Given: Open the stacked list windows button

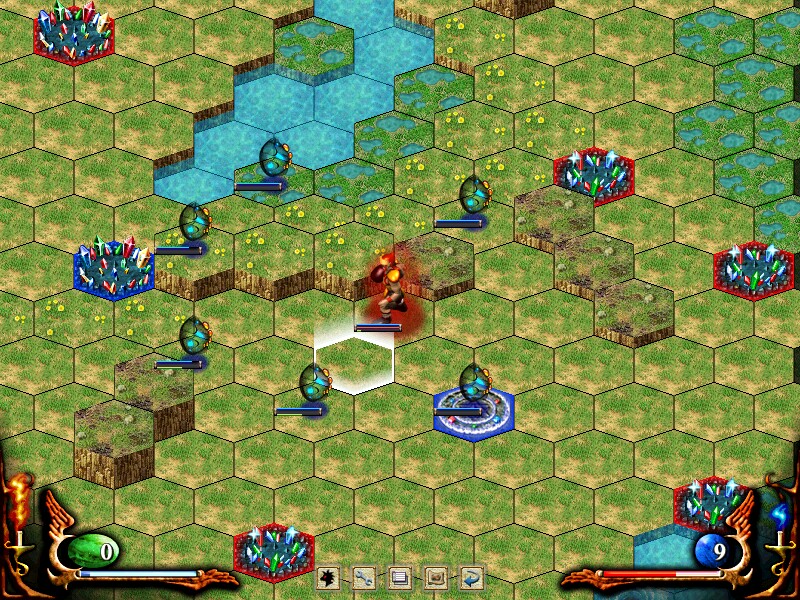Looking at the screenshot, I should tap(400, 577).
